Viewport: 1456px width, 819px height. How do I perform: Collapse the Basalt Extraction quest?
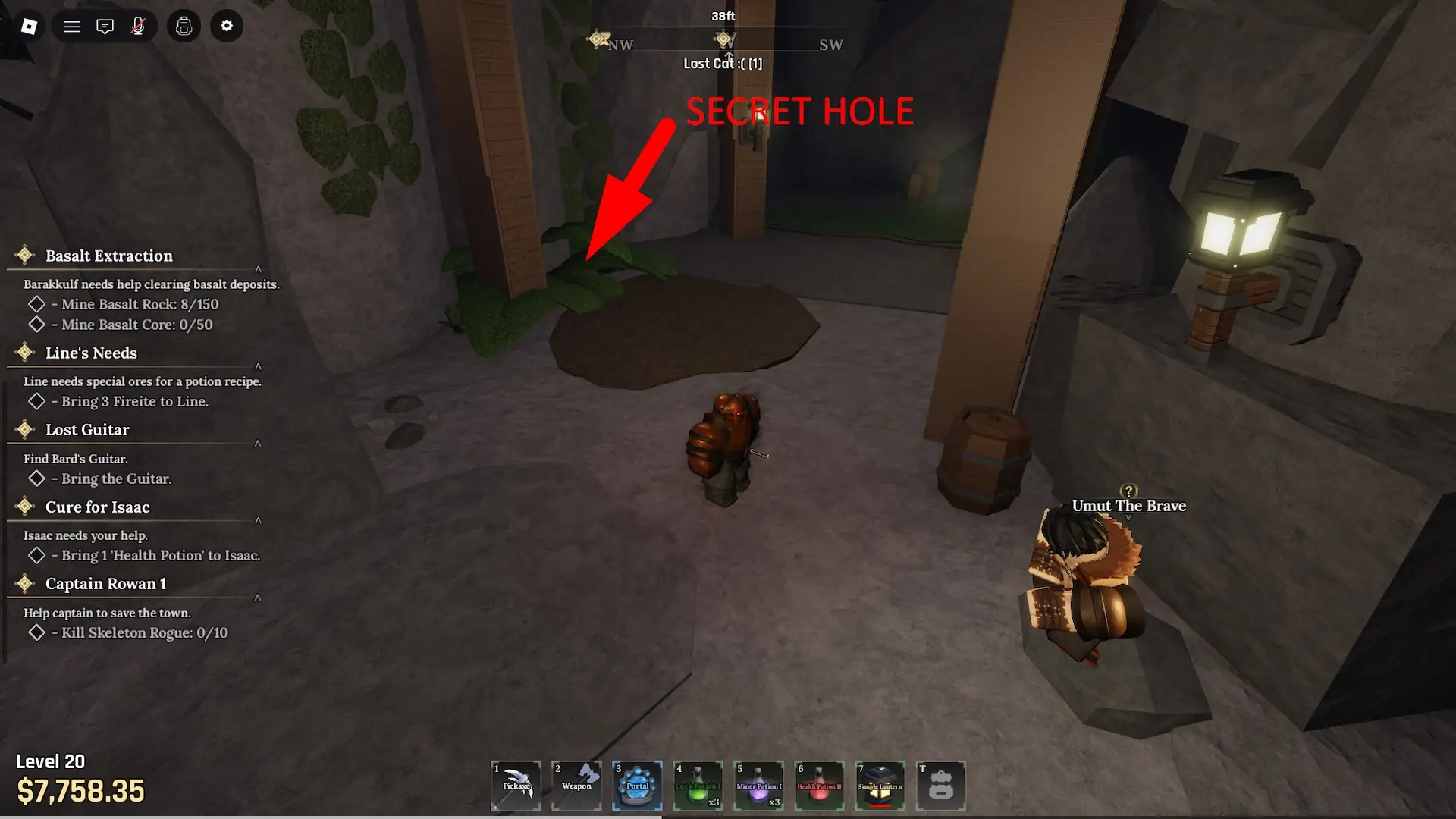(259, 267)
